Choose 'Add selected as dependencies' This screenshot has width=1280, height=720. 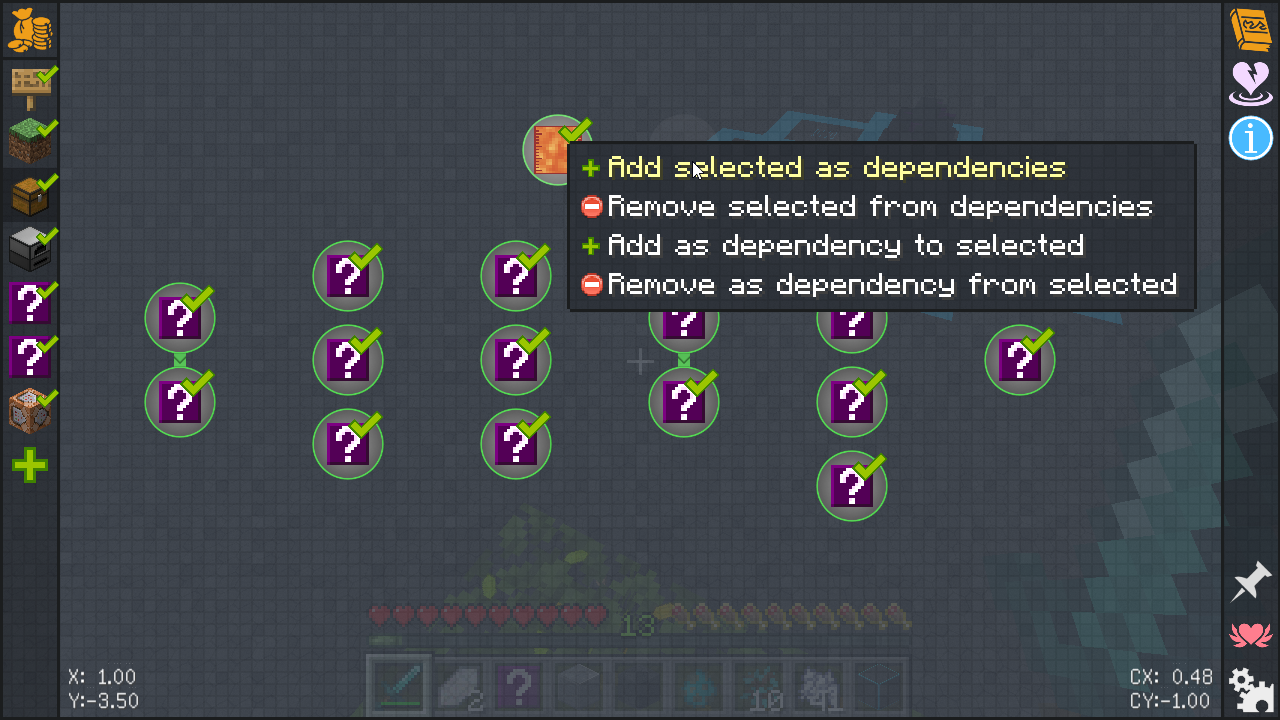point(836,167)
